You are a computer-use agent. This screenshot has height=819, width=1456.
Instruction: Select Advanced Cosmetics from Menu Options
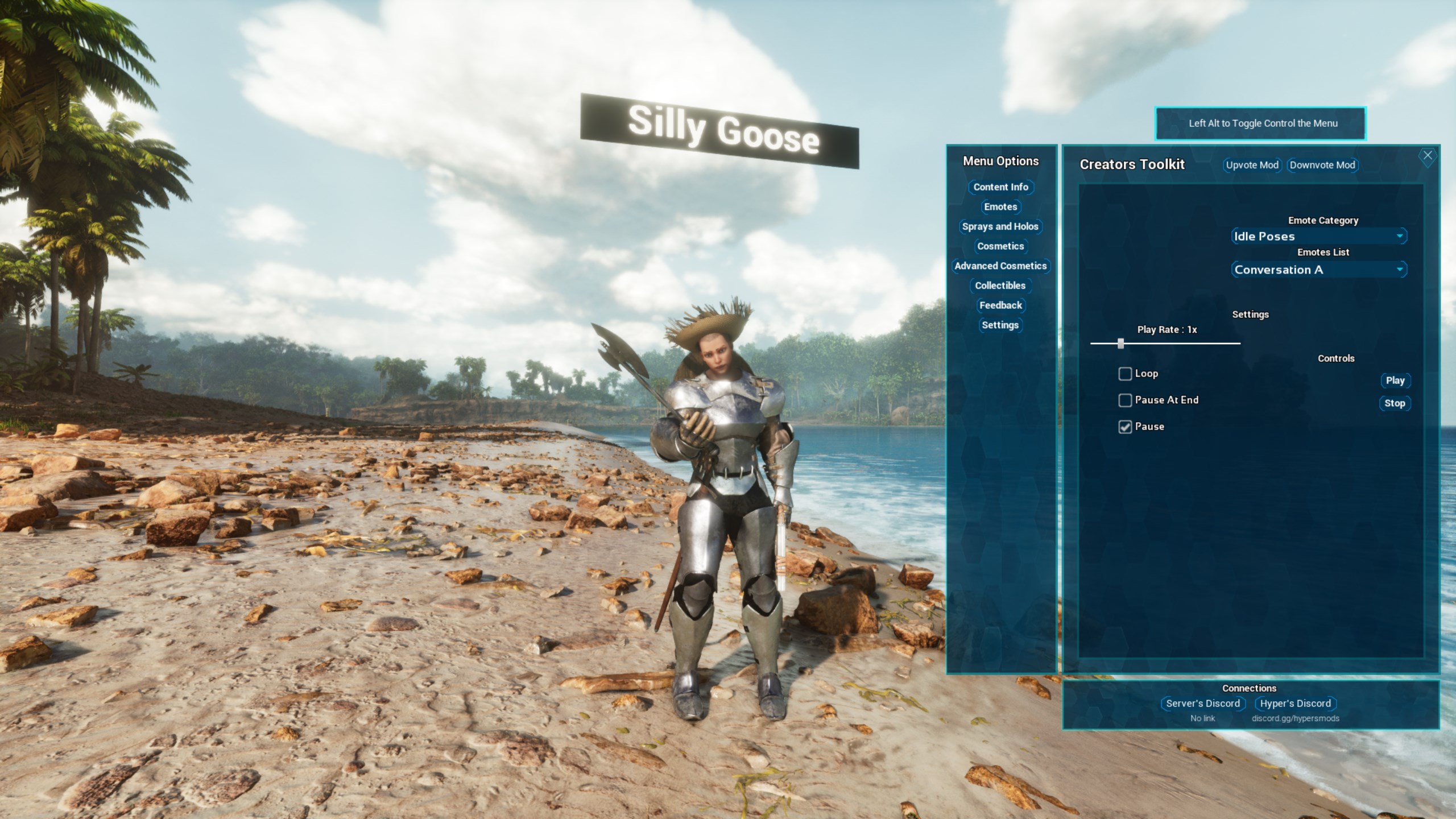(x=1000, y=266)
